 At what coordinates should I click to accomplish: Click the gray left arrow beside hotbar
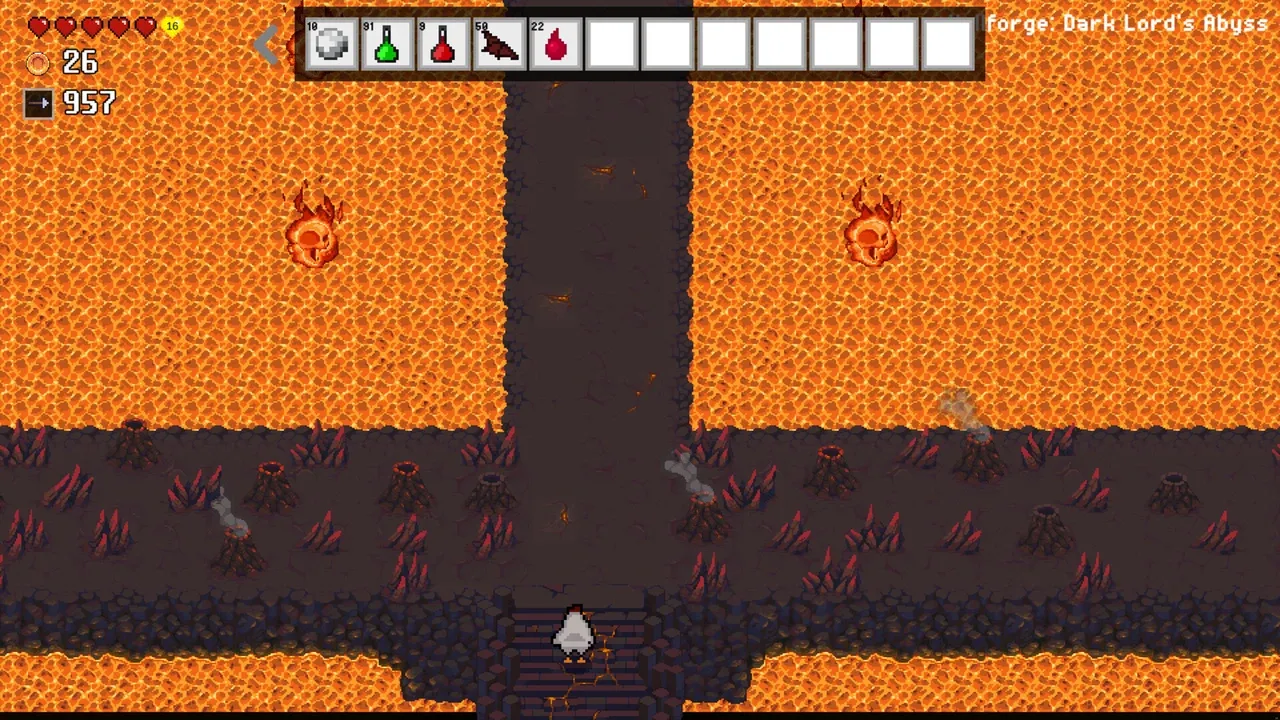click(x=266, y=43)
